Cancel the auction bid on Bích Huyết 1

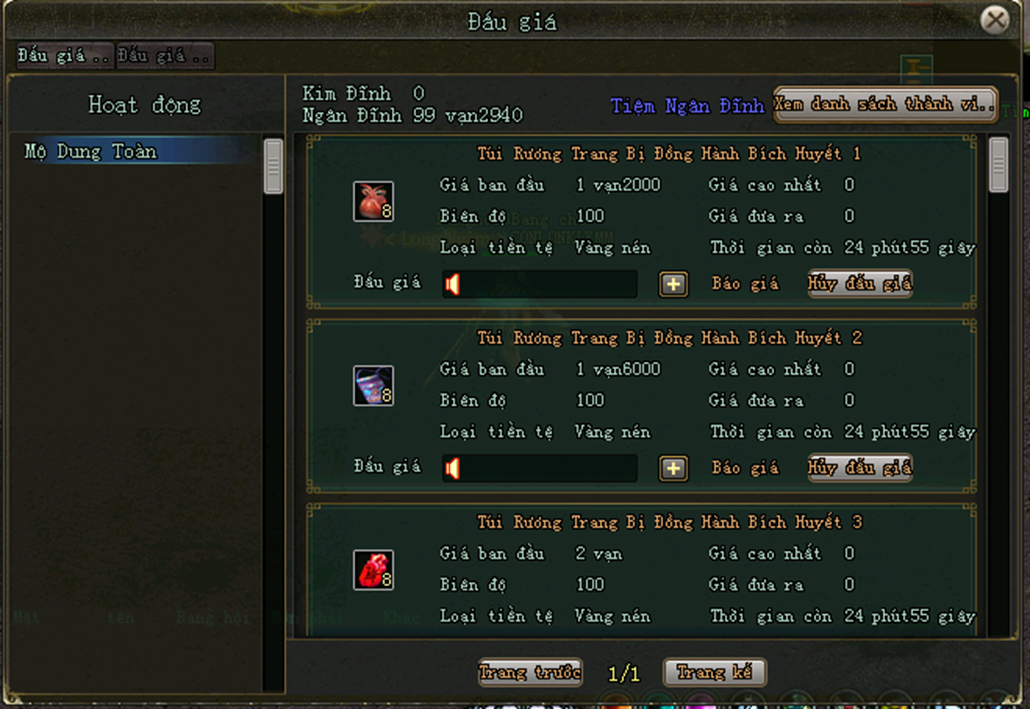[x=860, y=284]
